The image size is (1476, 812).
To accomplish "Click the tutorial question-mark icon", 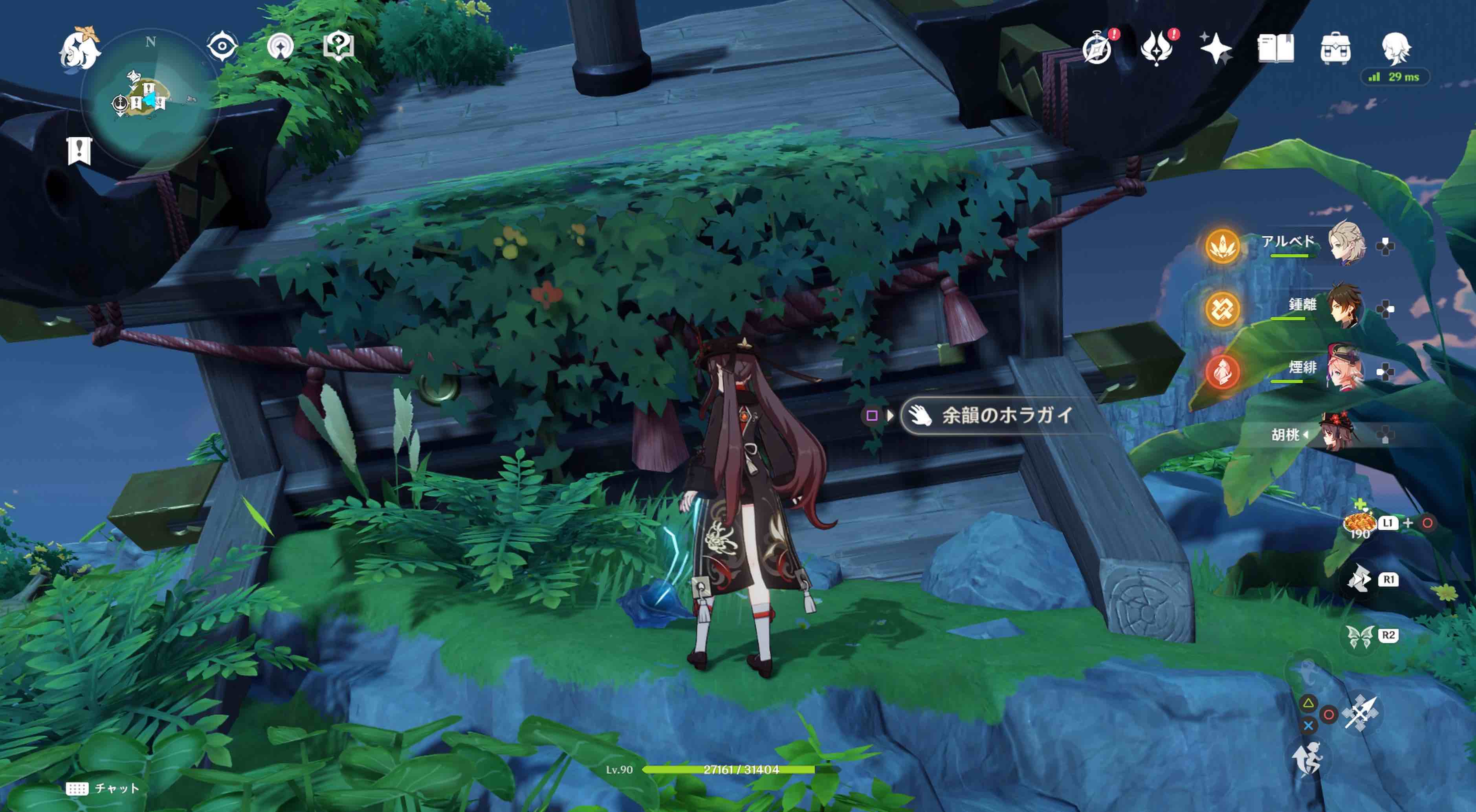I will point(340,47).
